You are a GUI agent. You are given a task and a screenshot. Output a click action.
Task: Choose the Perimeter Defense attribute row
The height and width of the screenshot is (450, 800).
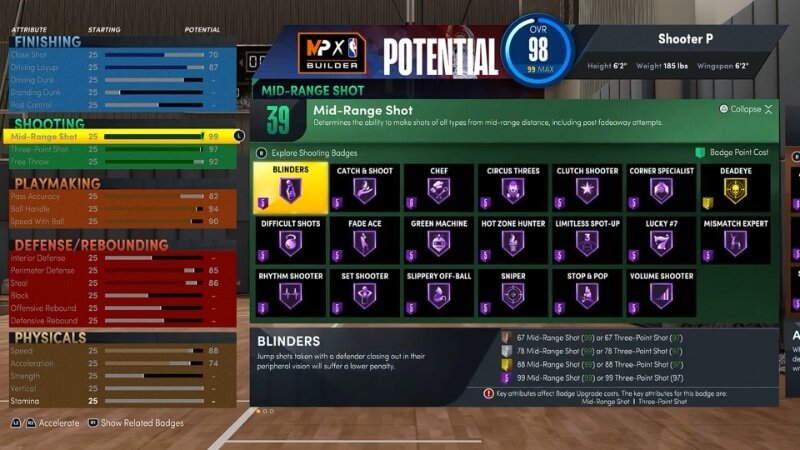click(120, 270)
